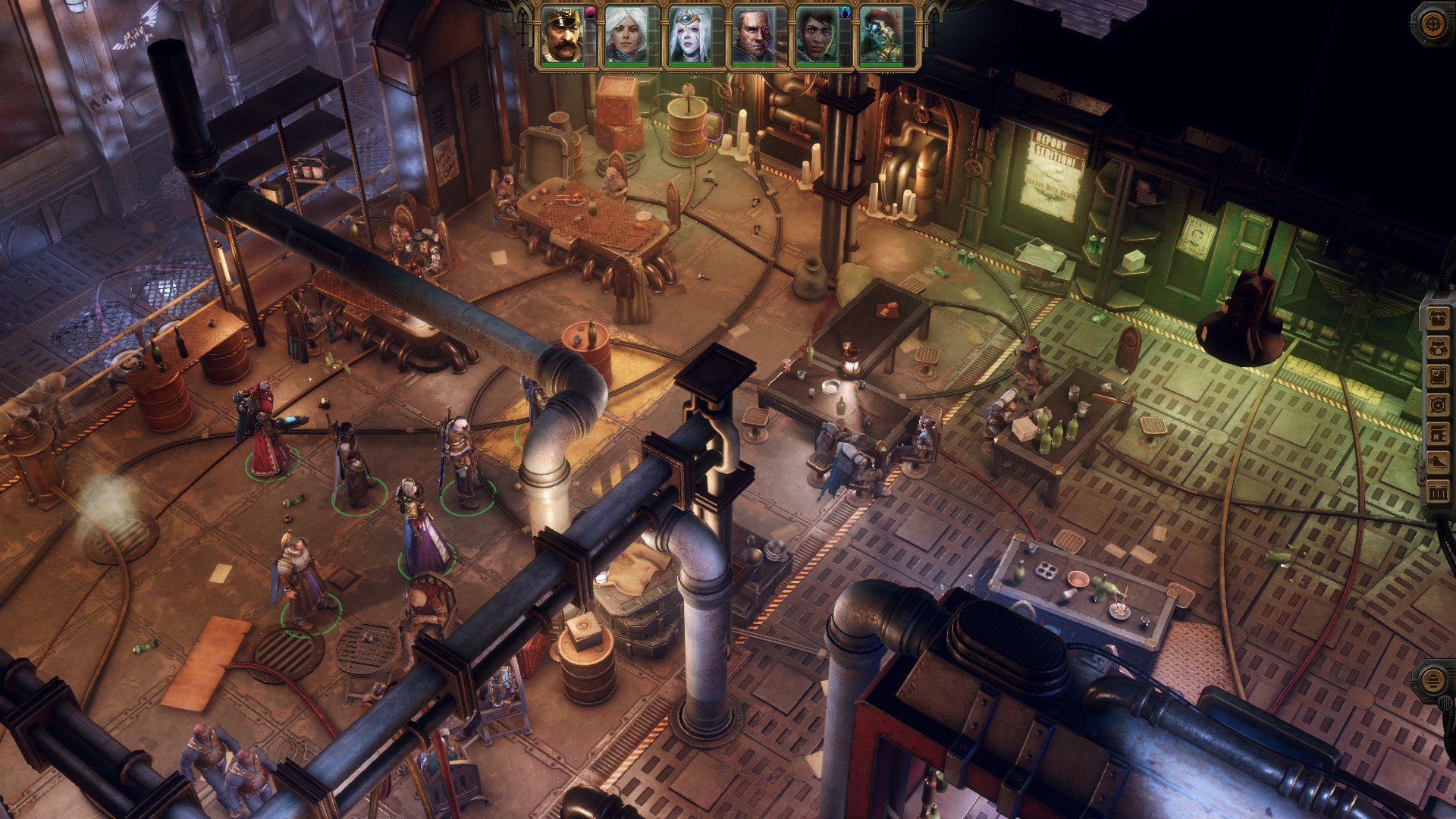Open the bookmark encyclopedia button
This screenshot has width=1456, height=819.
click(1437, 435)
